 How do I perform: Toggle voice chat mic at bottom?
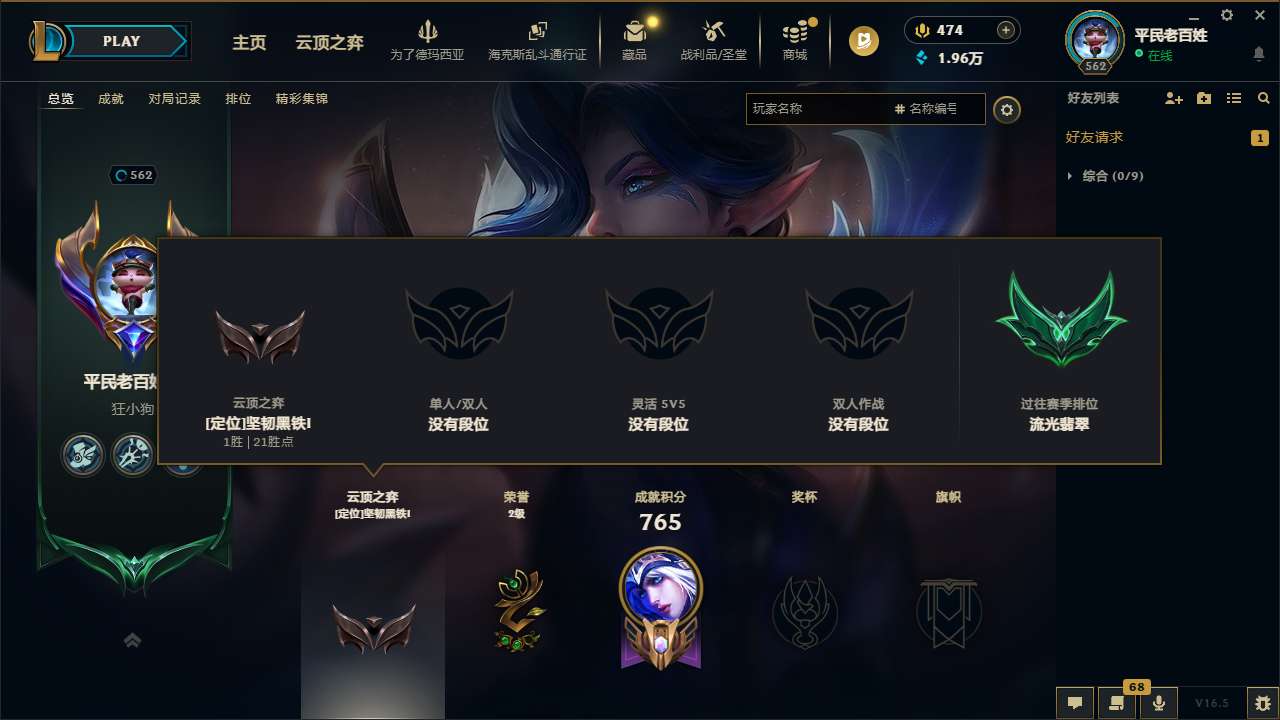pyautogui.click(x=1158, y=703)
